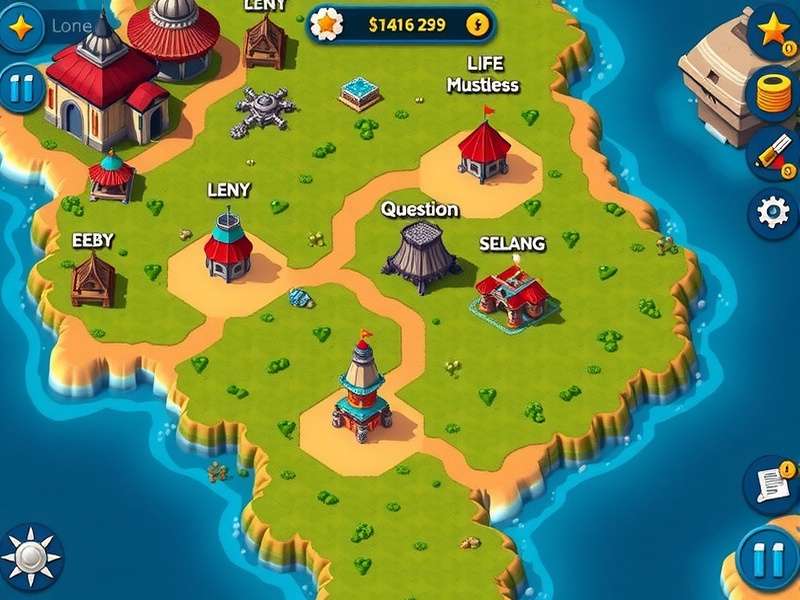Open the gold star rewards button
Image resolution: width=800 pixels, height=600 pixels.
(774, 30)
